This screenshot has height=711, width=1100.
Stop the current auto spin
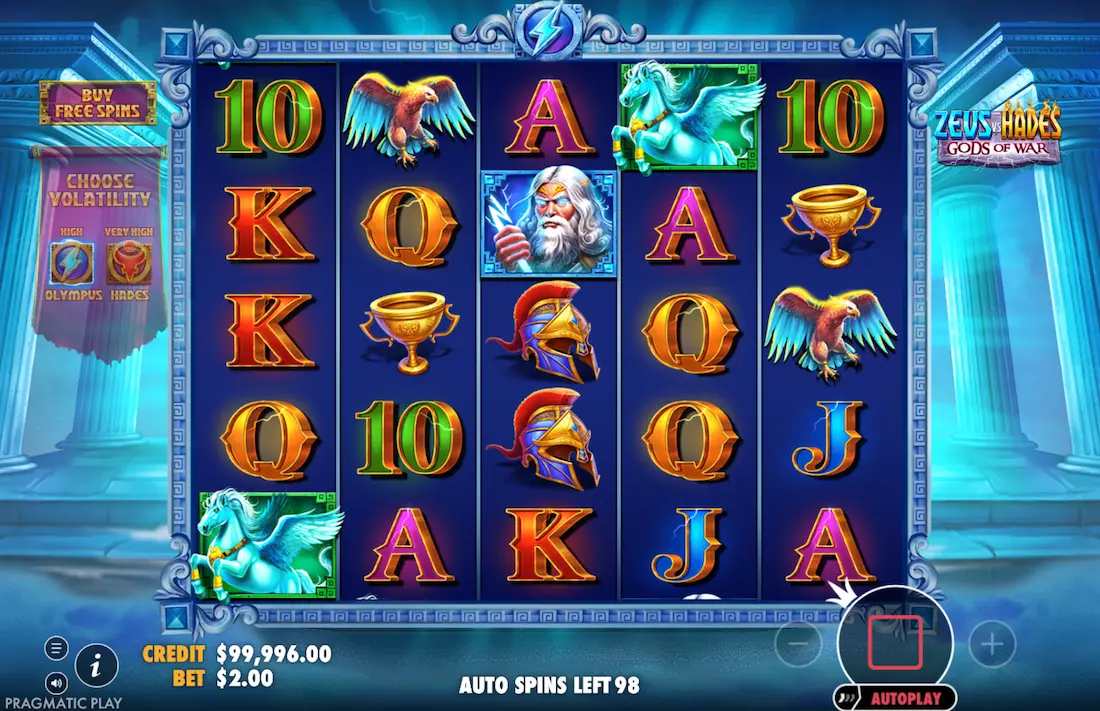point(894,642)
